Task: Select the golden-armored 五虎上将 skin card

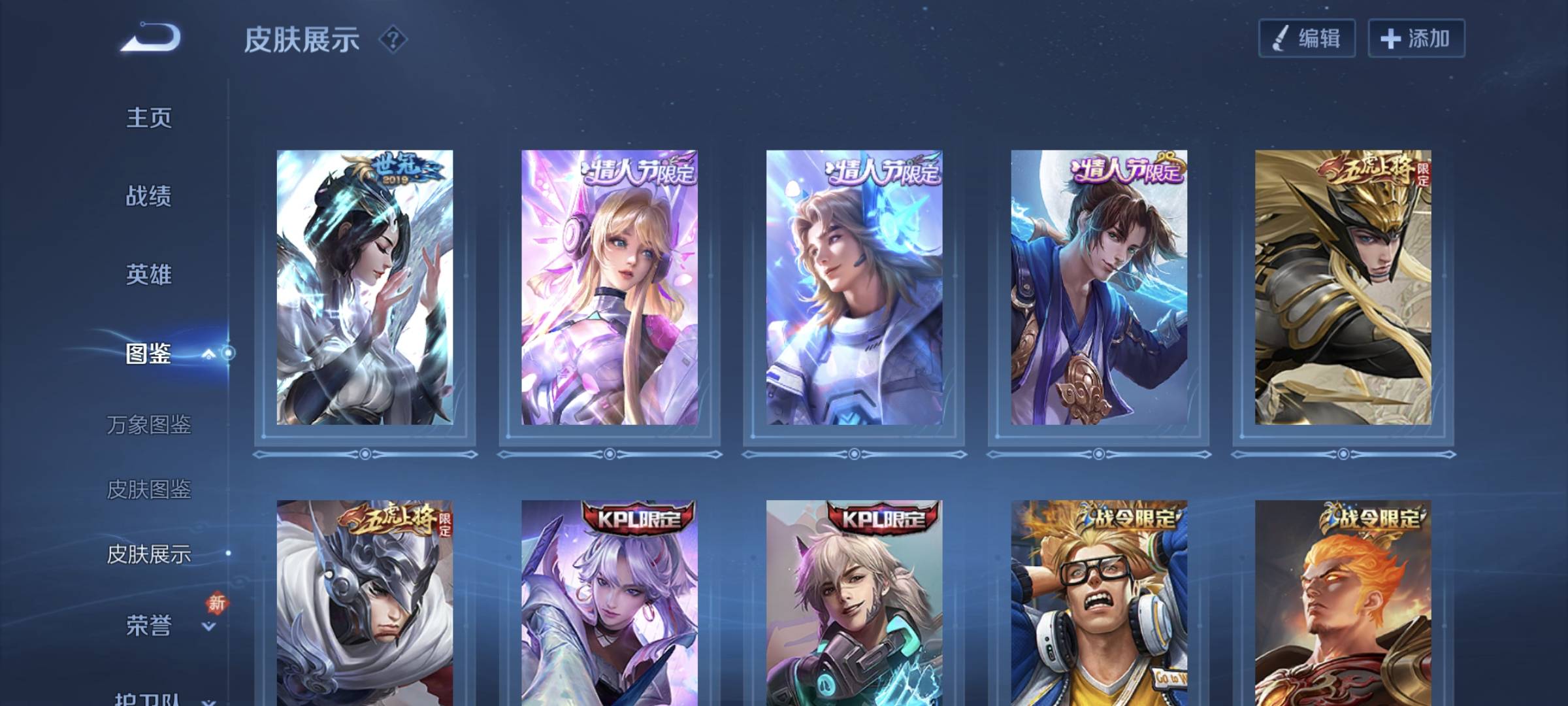Action: tap(1343, 288)
